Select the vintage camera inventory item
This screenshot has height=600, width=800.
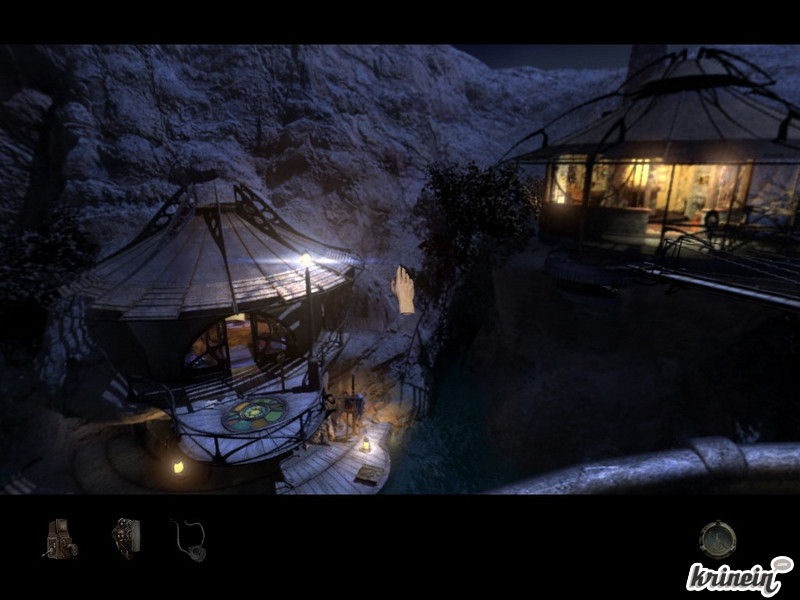click(x=60, y=538)
